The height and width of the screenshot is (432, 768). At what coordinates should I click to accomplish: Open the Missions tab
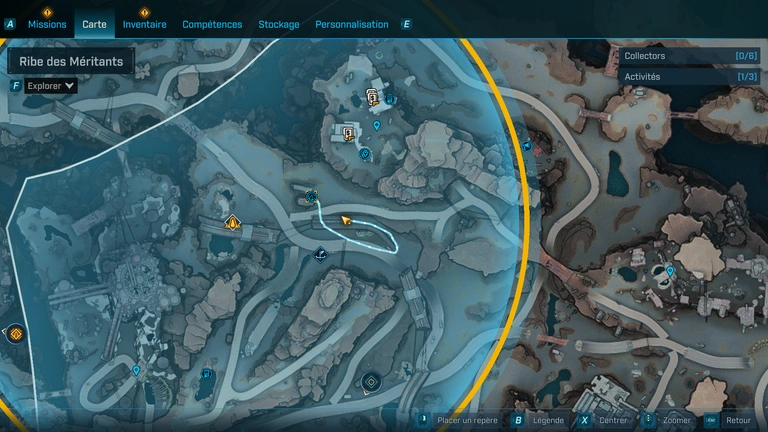(x=47, y=24)
